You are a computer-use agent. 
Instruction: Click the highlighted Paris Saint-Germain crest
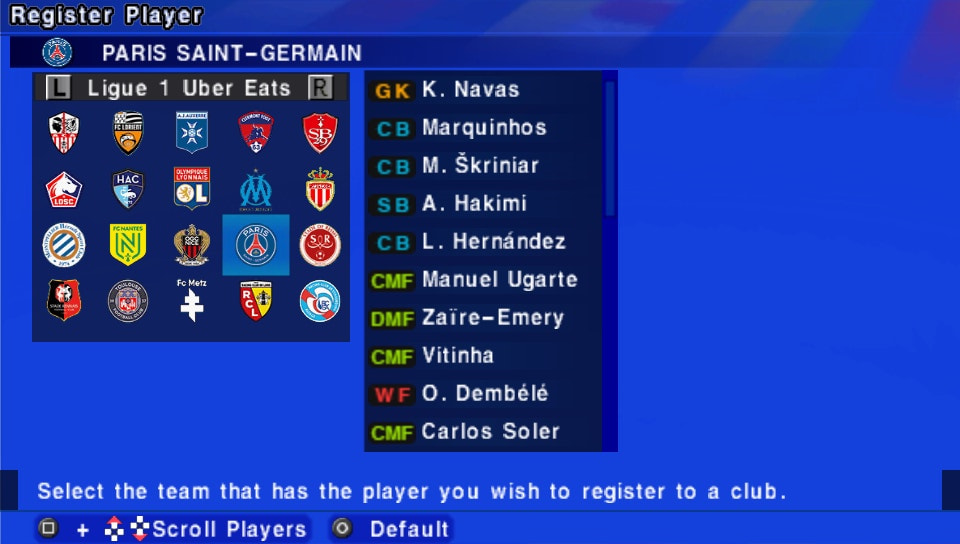(256, 244)
